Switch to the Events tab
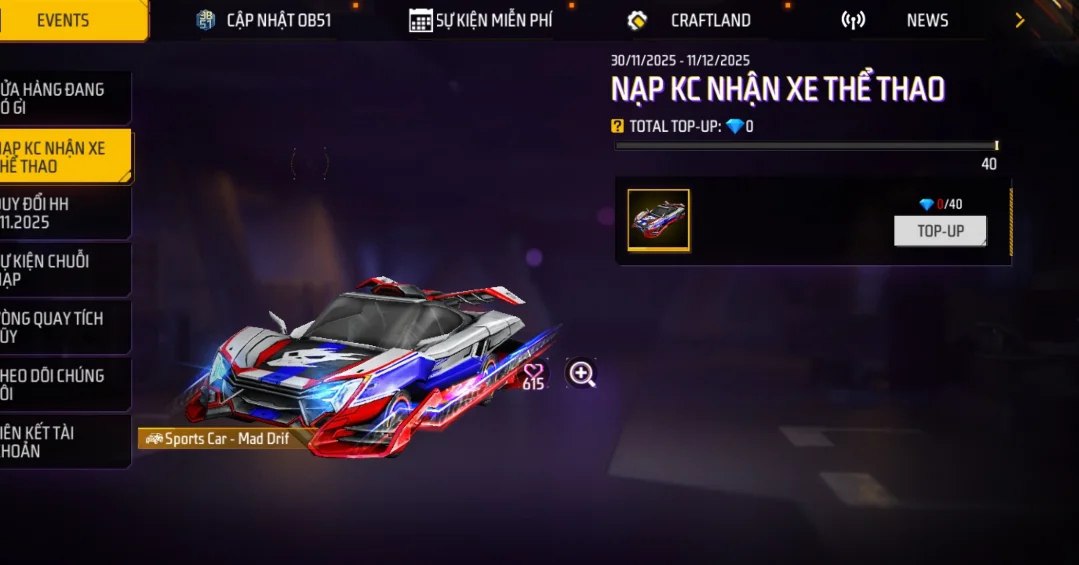The width and height of the screenshot is (1079, 565). (x=63, y=20)
